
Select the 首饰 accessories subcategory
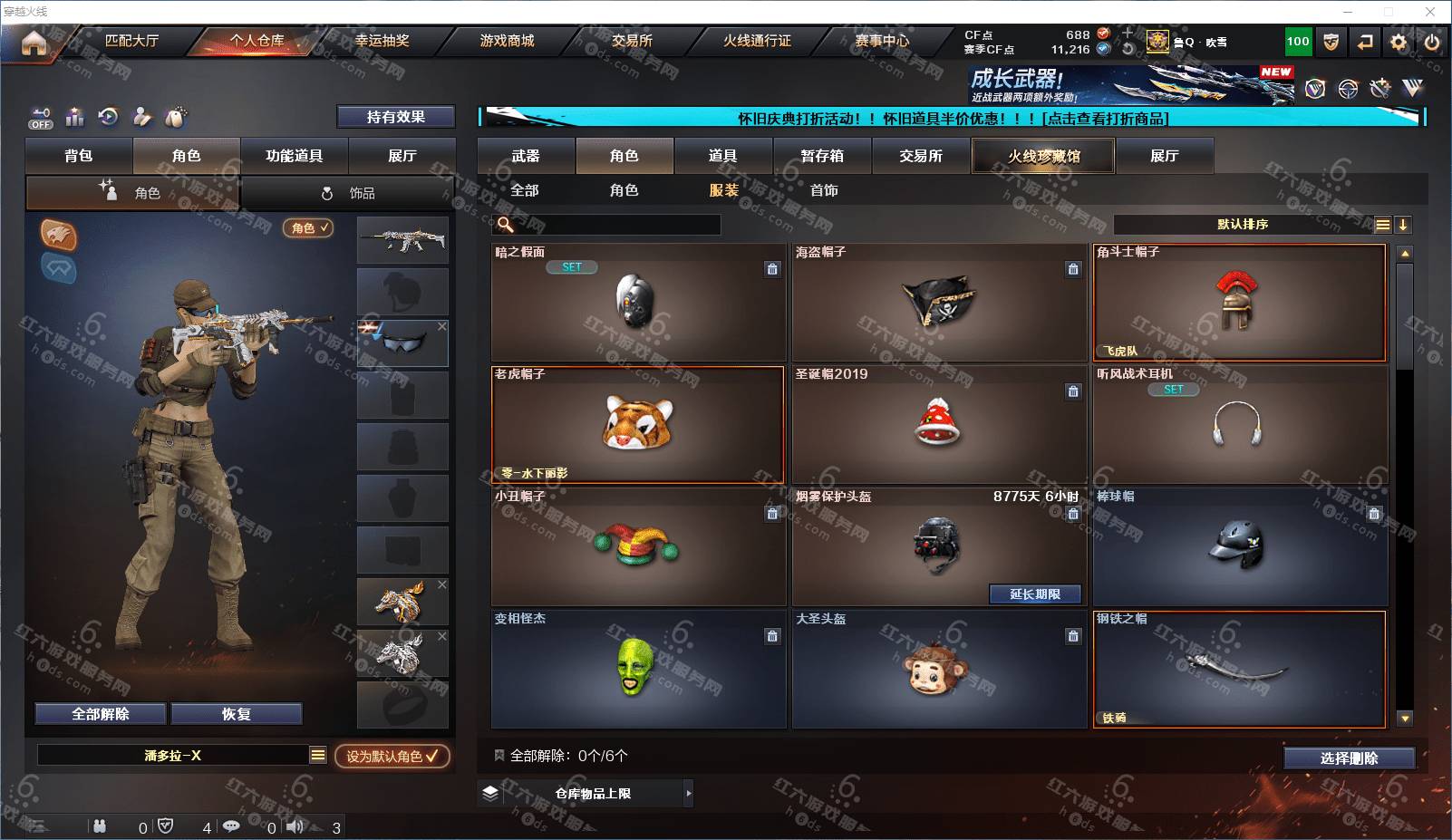click(x=824, y=190)
